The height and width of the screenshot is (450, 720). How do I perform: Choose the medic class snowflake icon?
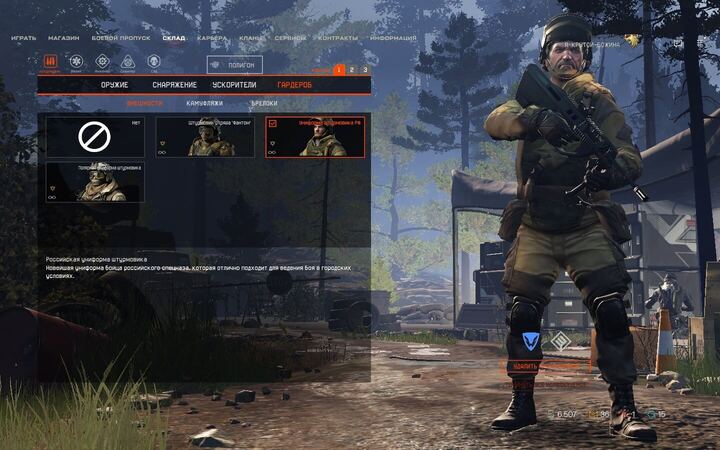pyautogui.click(x=76, y=63)
